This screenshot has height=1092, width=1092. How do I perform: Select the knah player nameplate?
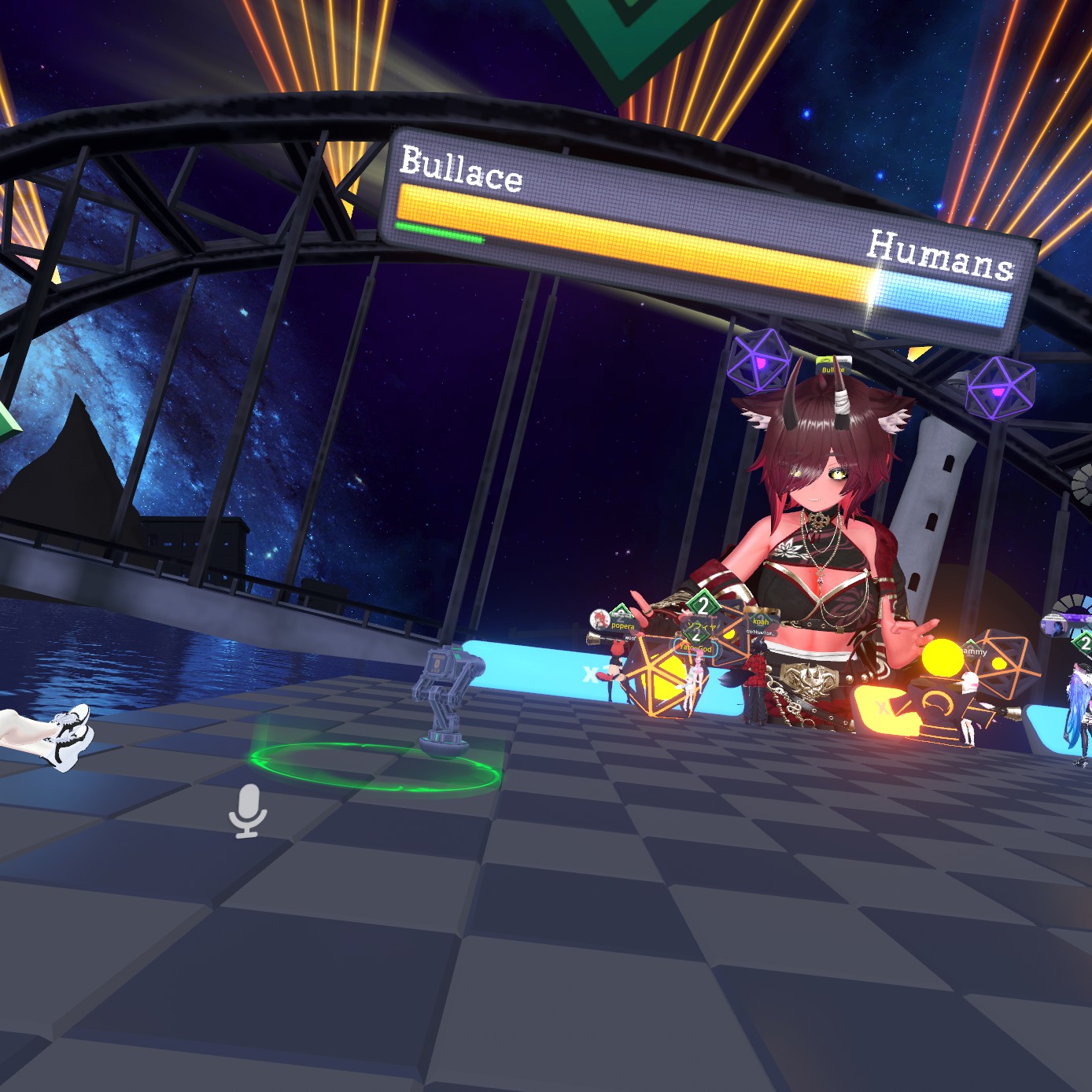pyautogui.click(x=760, y=622)
